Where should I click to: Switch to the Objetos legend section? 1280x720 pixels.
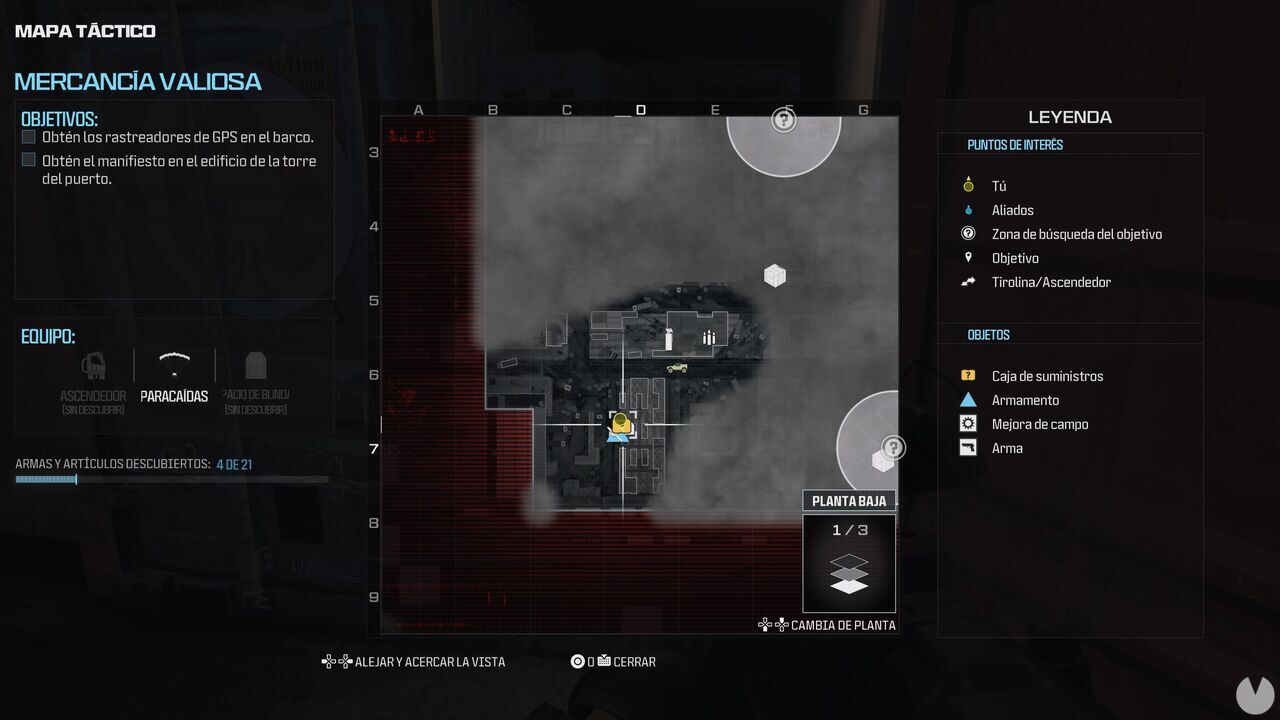[x=988, y=334]
